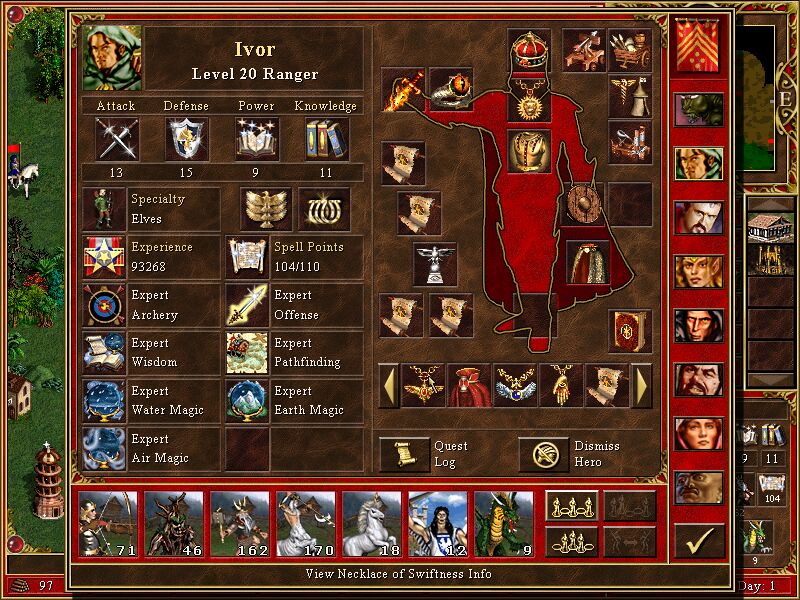
Task: Select the Expert Archery skill
Action: click(104, 306)
